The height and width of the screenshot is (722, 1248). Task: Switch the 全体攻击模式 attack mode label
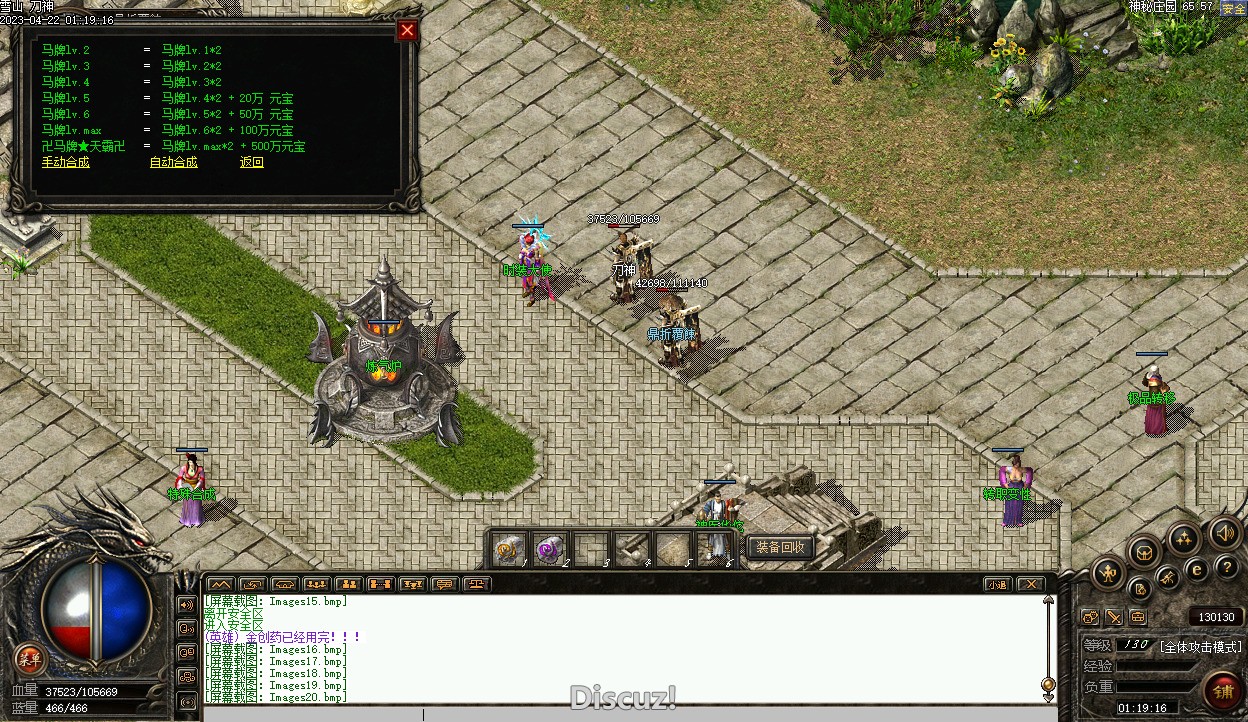pos(1200,646)
